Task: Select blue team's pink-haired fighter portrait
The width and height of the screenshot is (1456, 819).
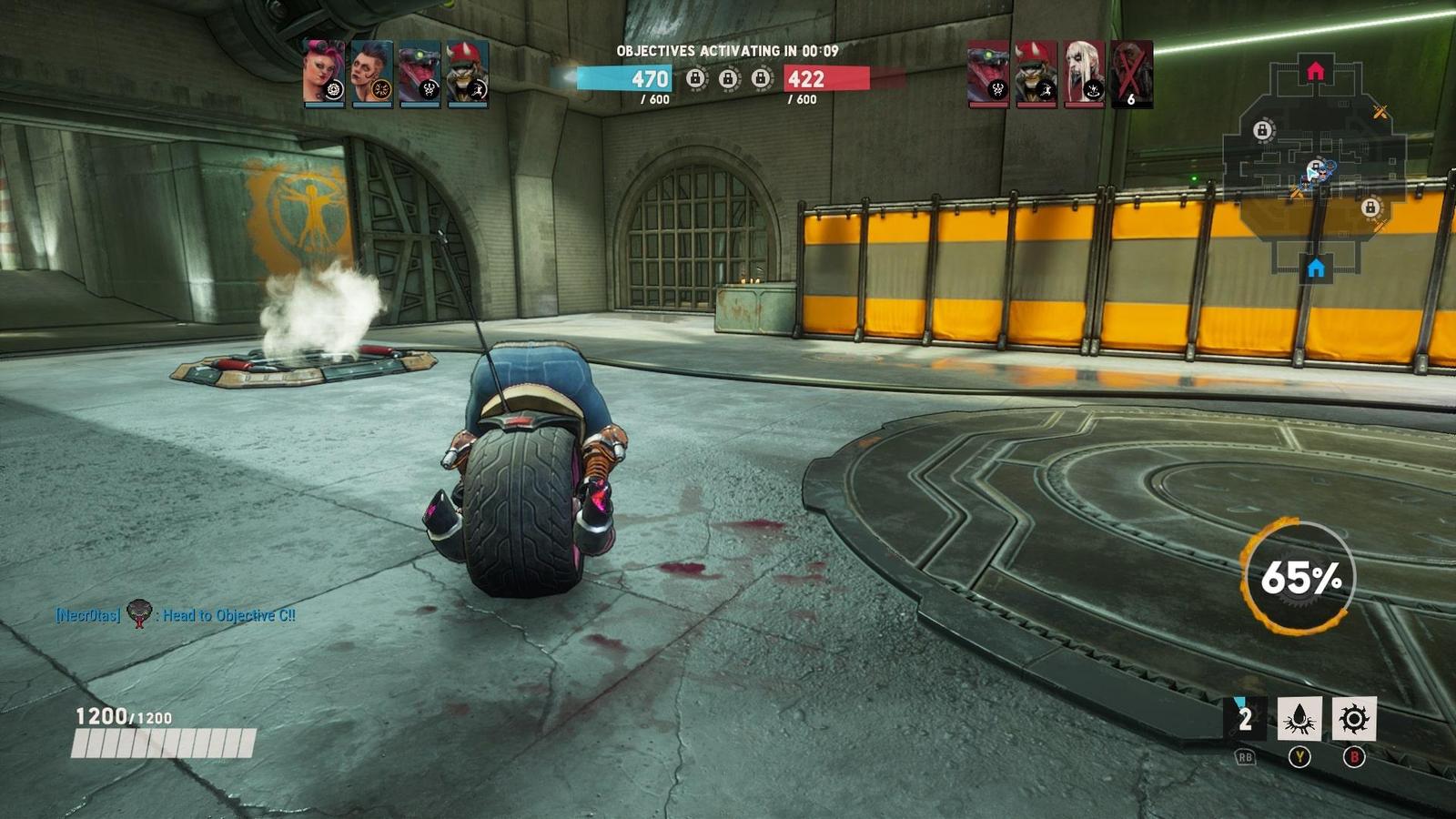Action: pyautogui.click(x=324, y=73)
